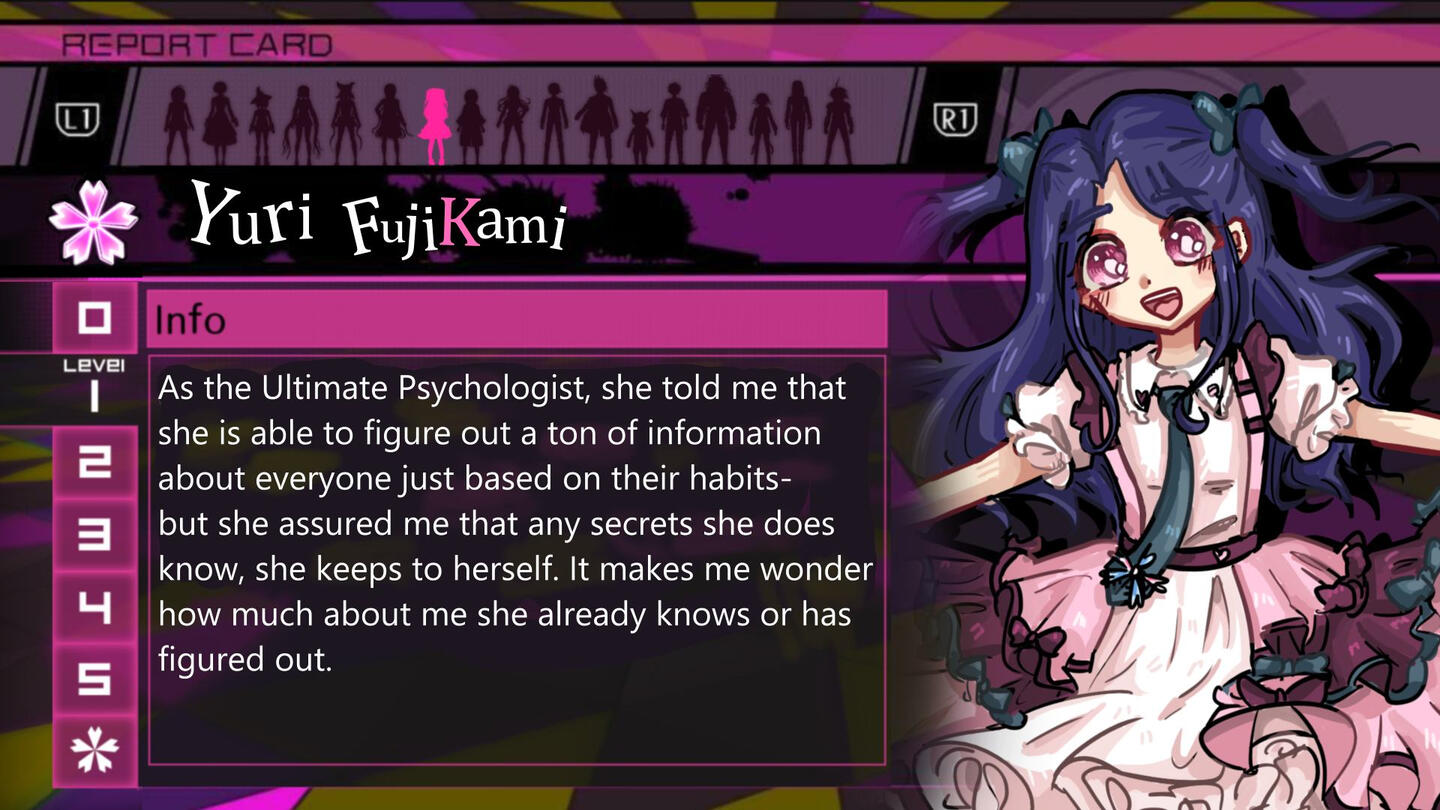This screenshot has height=810, width=1440.
Task: Select the level 0 info tab
Action: pyautogui.click(x=94, y=319)
